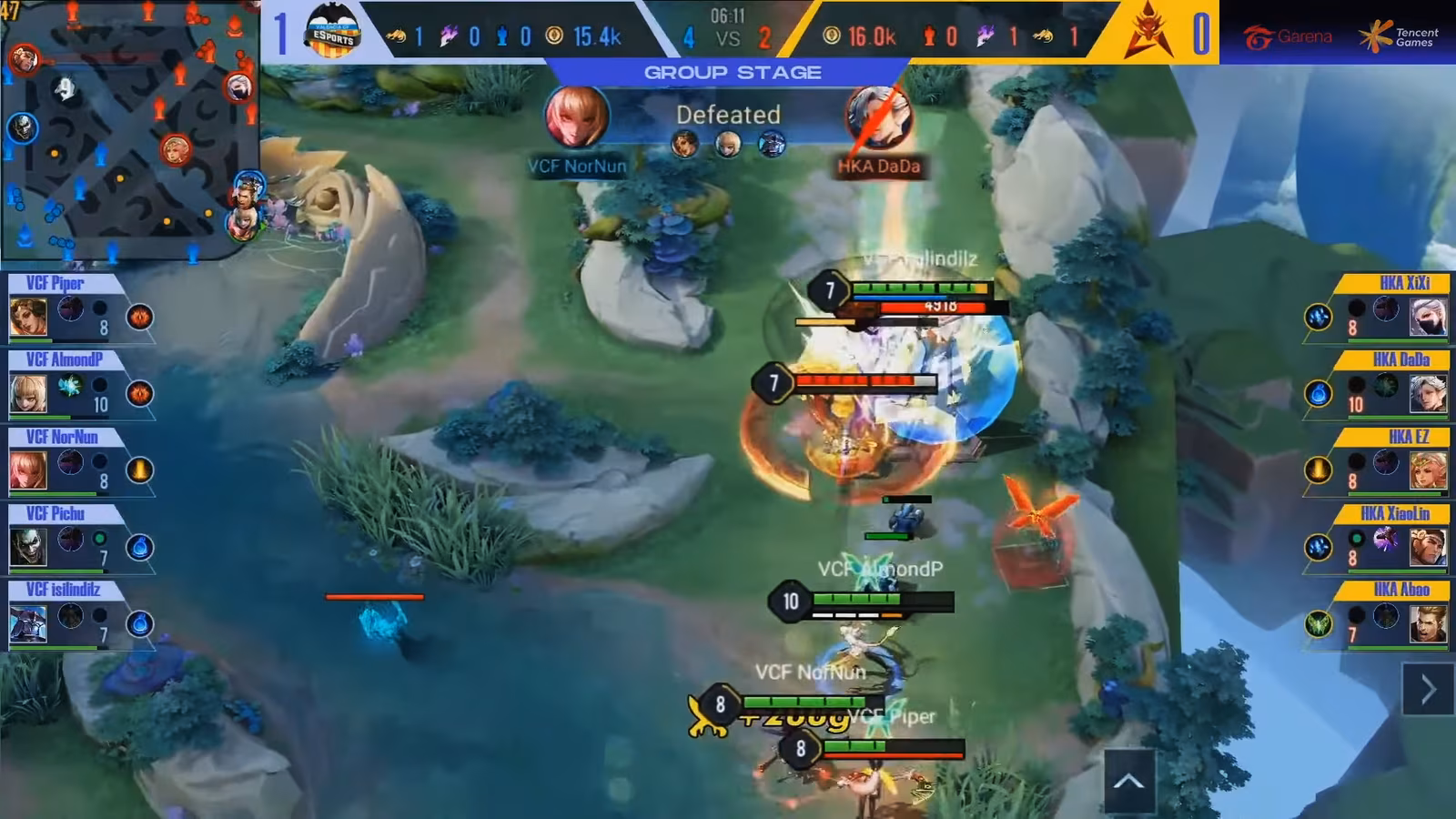
Task: Select HKA XiXi's player panel
Action: tap(1376, 307)
